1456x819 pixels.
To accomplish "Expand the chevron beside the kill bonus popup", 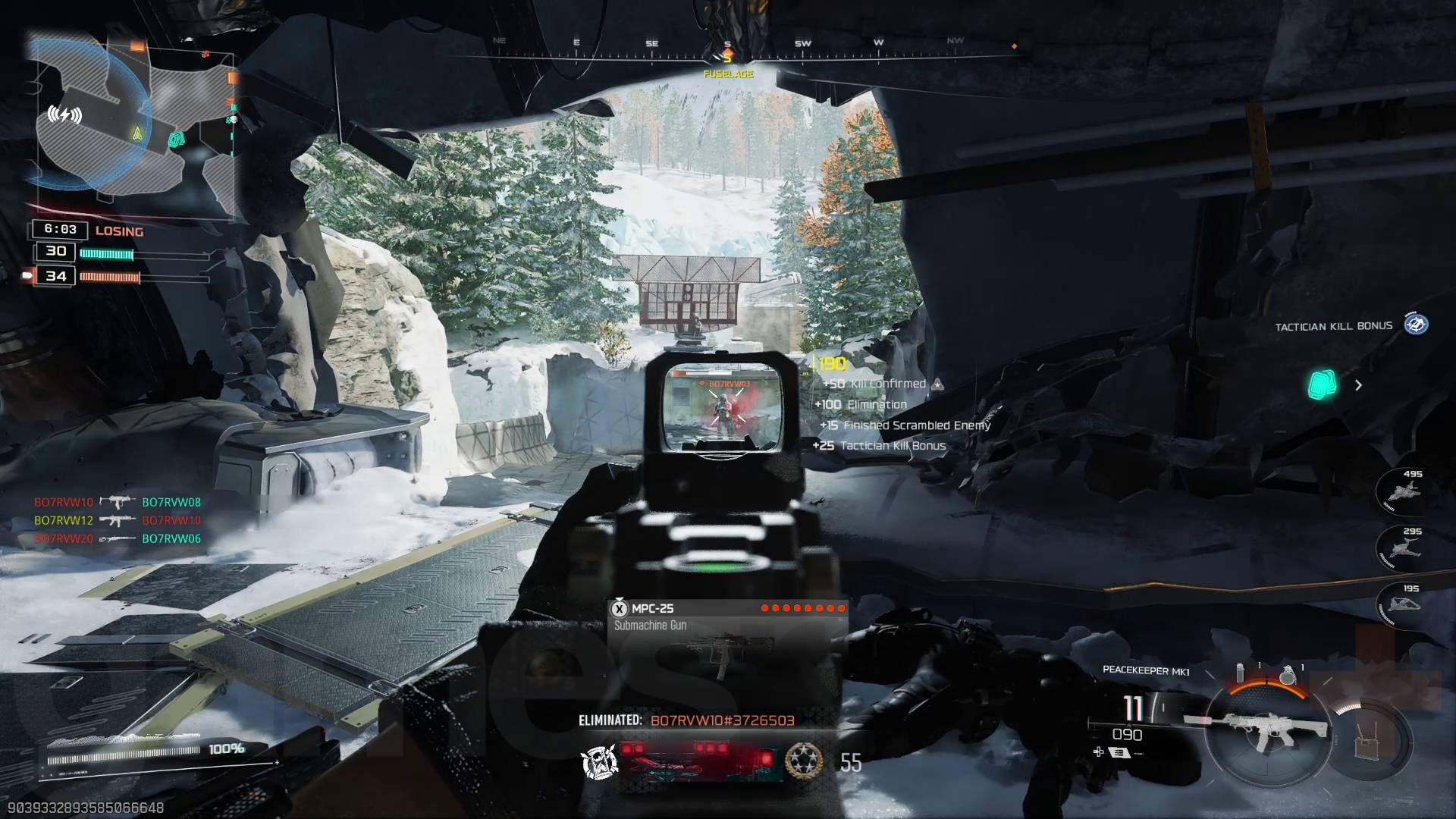I will tap(1357, 386).
